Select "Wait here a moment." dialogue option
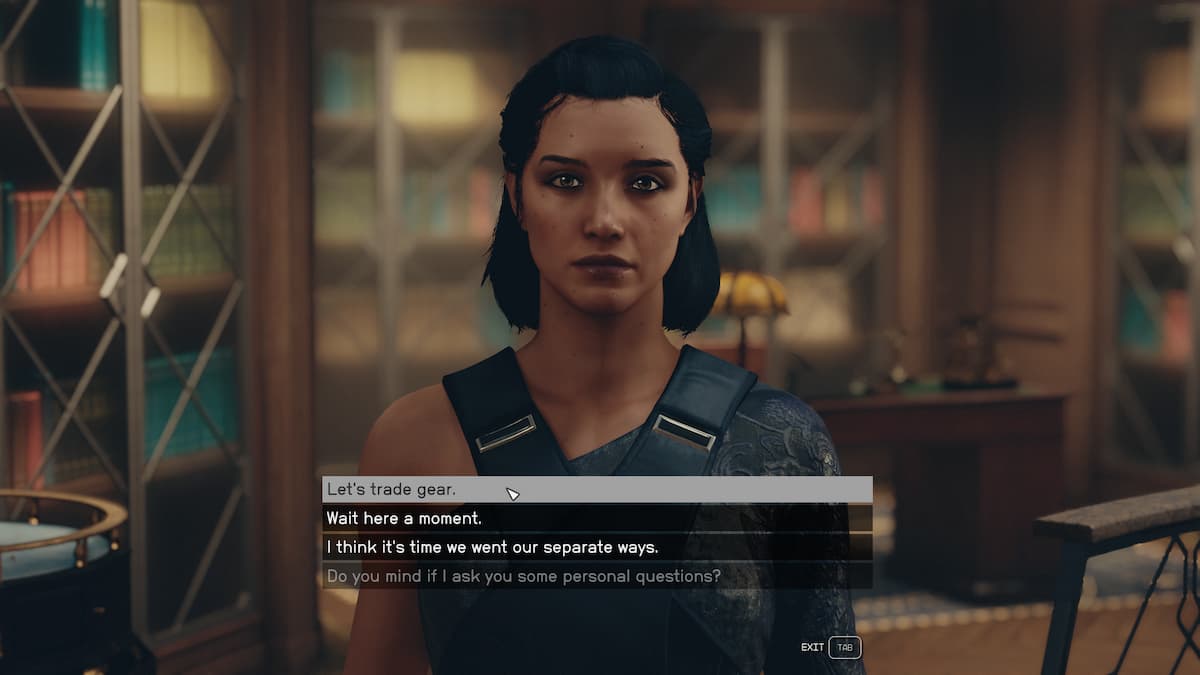The height and width of the screenshot is (675, 1200). coord(596,519)
